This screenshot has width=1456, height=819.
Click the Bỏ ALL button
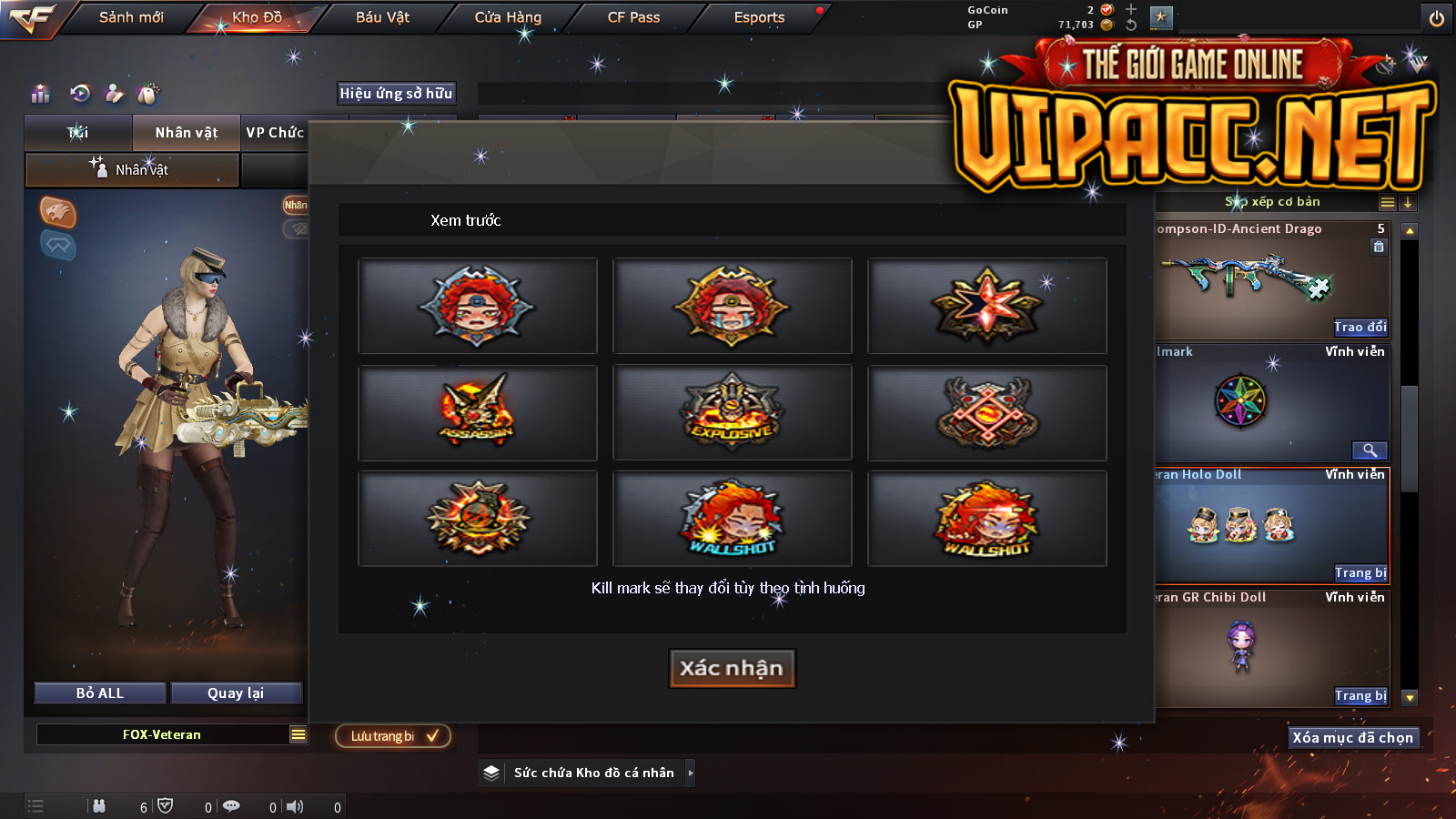(x=100, y=693)
